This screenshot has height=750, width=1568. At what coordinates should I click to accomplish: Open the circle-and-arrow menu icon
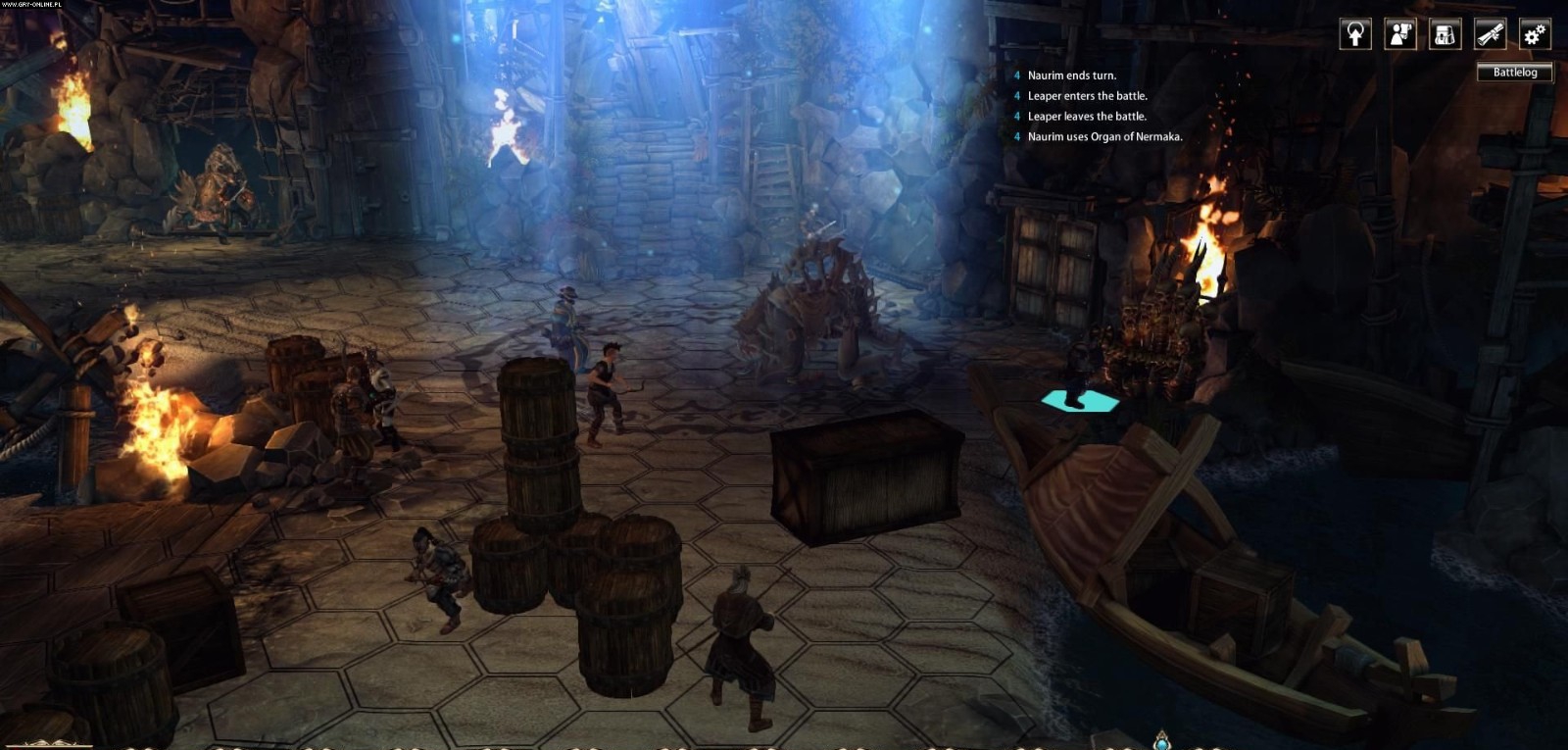1355,34
